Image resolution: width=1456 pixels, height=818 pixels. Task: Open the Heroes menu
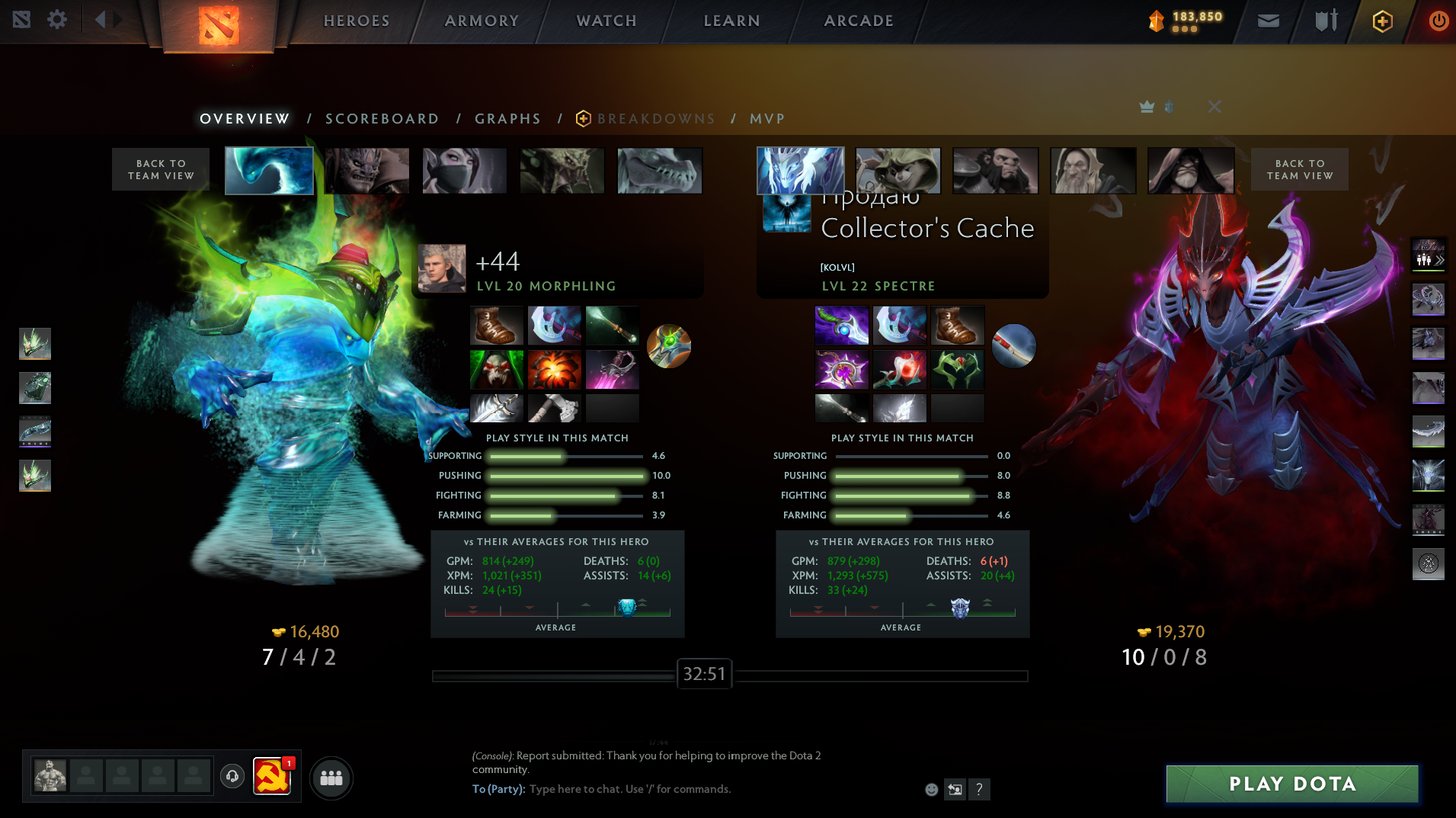tap(356, 21)
